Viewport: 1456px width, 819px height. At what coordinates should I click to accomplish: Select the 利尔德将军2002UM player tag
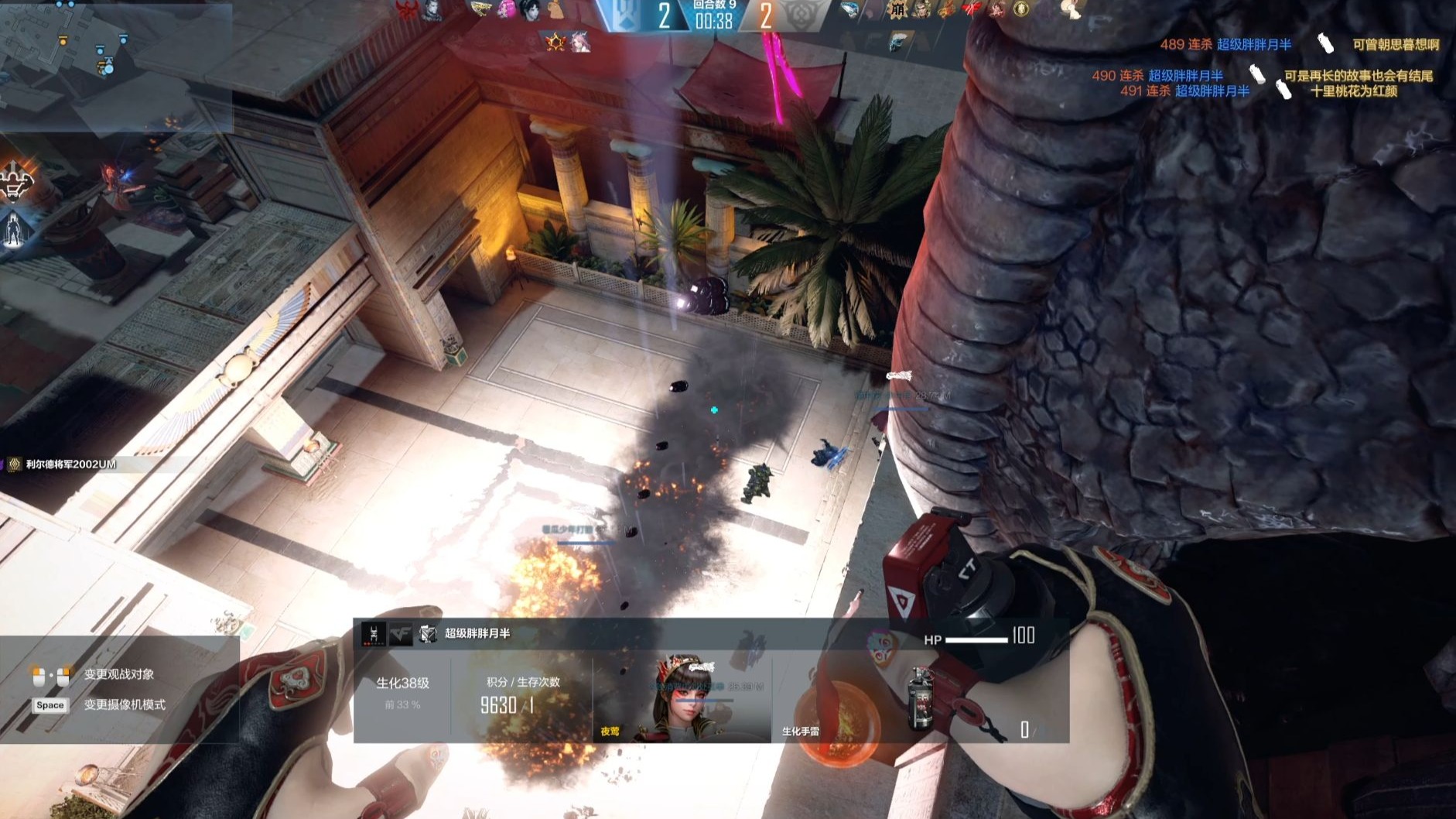pos(70,464)
